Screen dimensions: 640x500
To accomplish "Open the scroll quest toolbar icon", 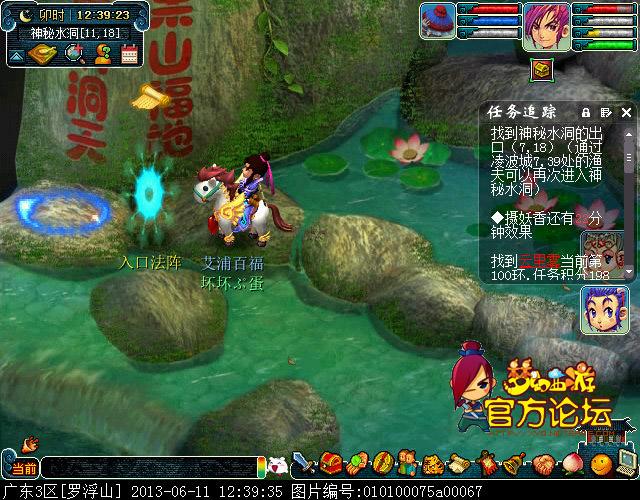I will pyautogui.click(x=460, y=464).
